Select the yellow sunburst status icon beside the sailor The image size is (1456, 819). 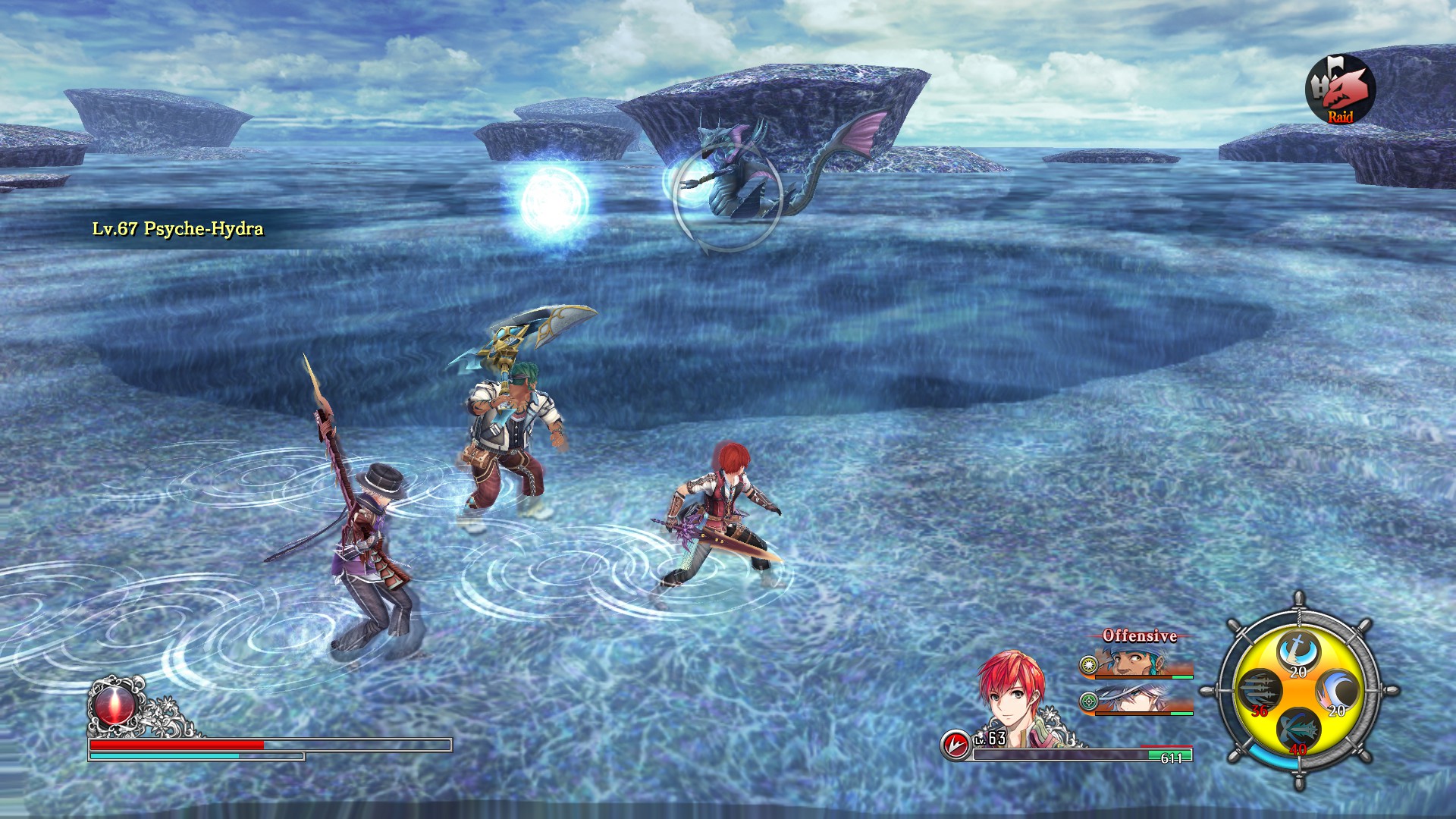pos(1089,665)
